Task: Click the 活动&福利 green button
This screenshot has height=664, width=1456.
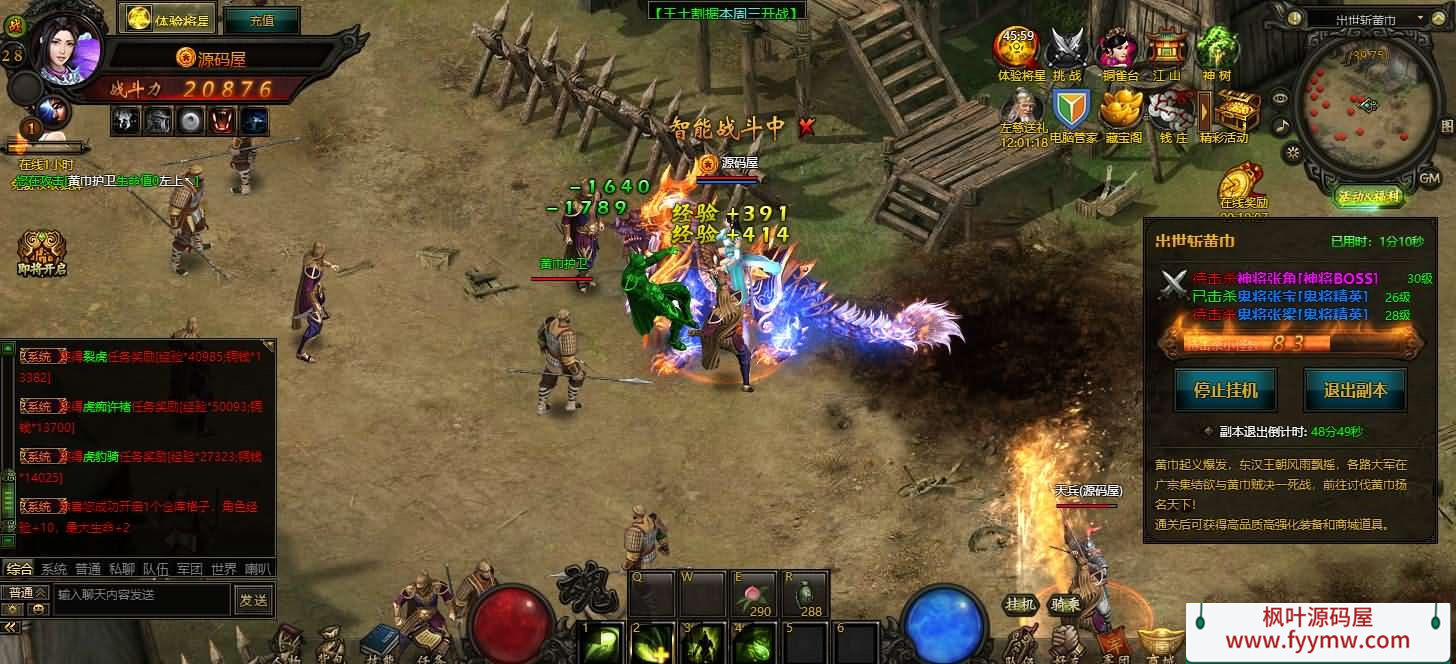Action: (1369, 197)
